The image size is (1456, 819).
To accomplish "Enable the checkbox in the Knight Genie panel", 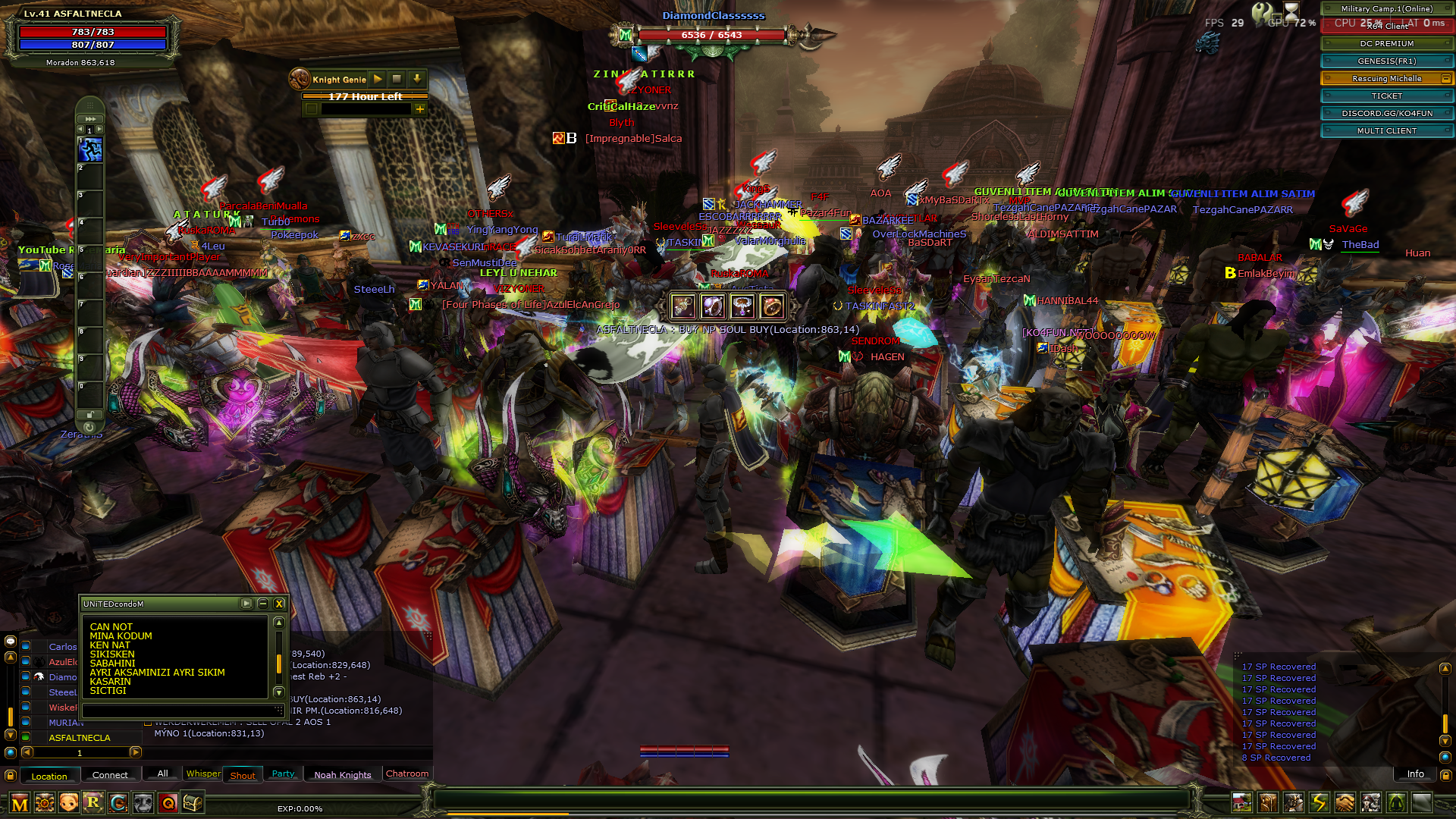I will (312, 110).
